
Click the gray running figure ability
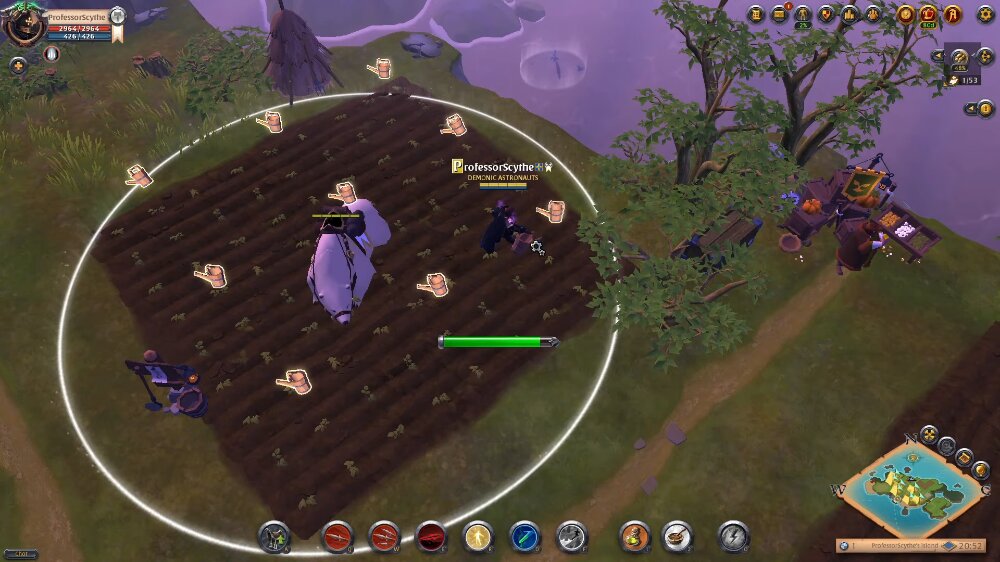click(x=572, y=537)
